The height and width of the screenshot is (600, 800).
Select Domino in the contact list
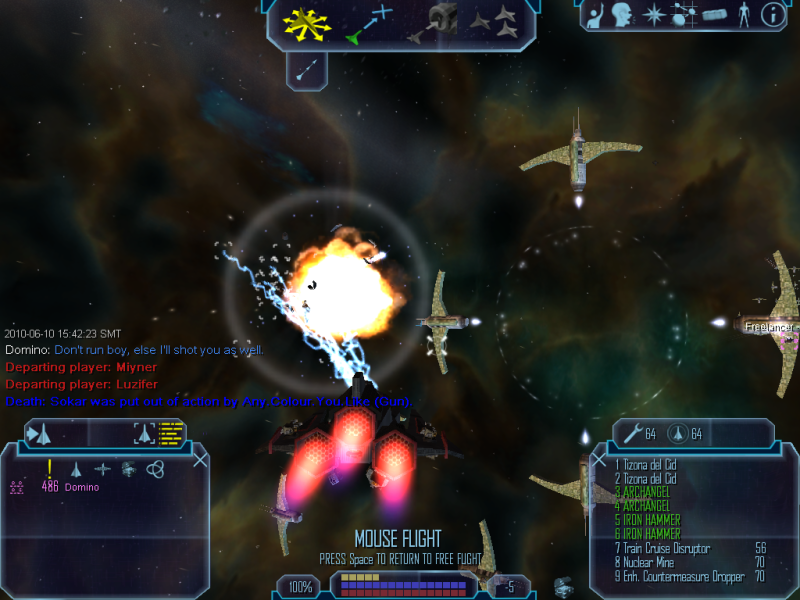pyautogui.click(x=82, y=488)
